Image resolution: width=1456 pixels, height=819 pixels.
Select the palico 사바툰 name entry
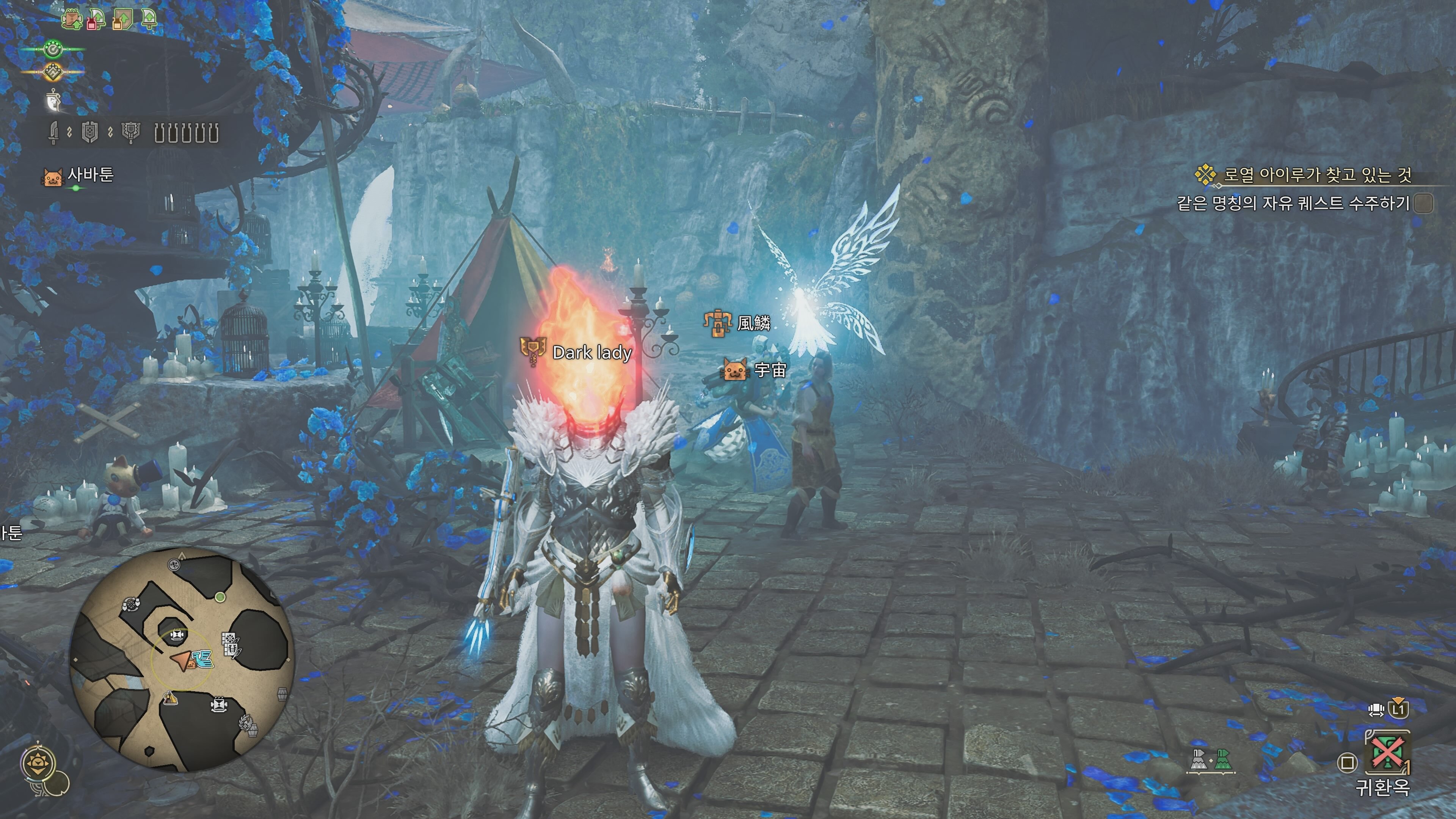click(91, 175)
